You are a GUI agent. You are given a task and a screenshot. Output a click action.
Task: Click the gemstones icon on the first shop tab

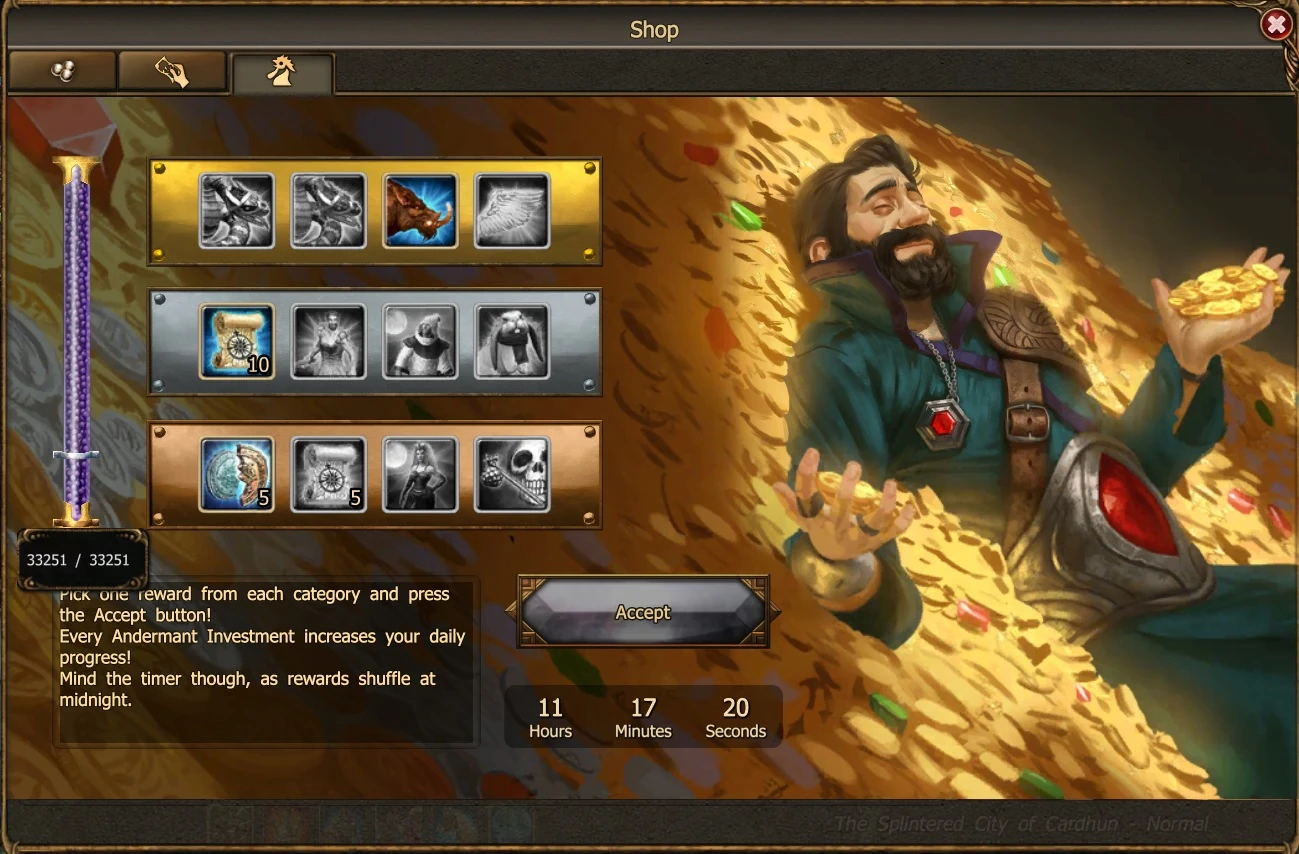tap(62, 70)
